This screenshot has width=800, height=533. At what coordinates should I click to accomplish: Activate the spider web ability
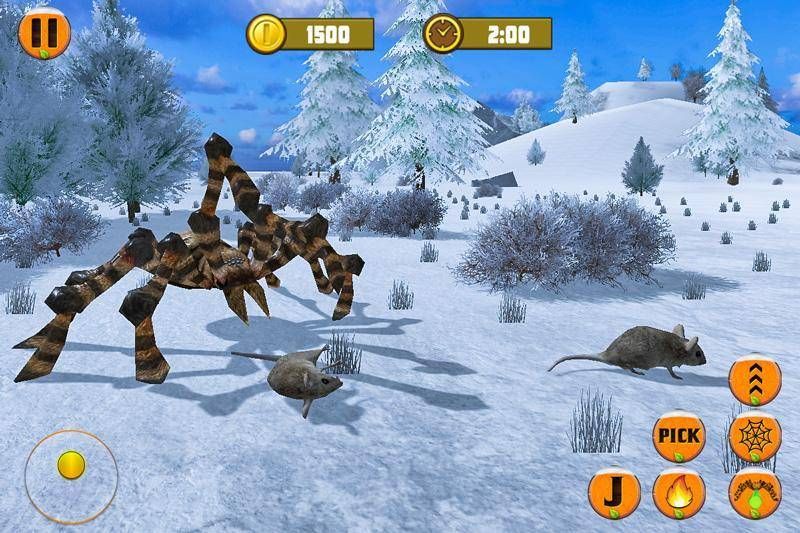755,437
